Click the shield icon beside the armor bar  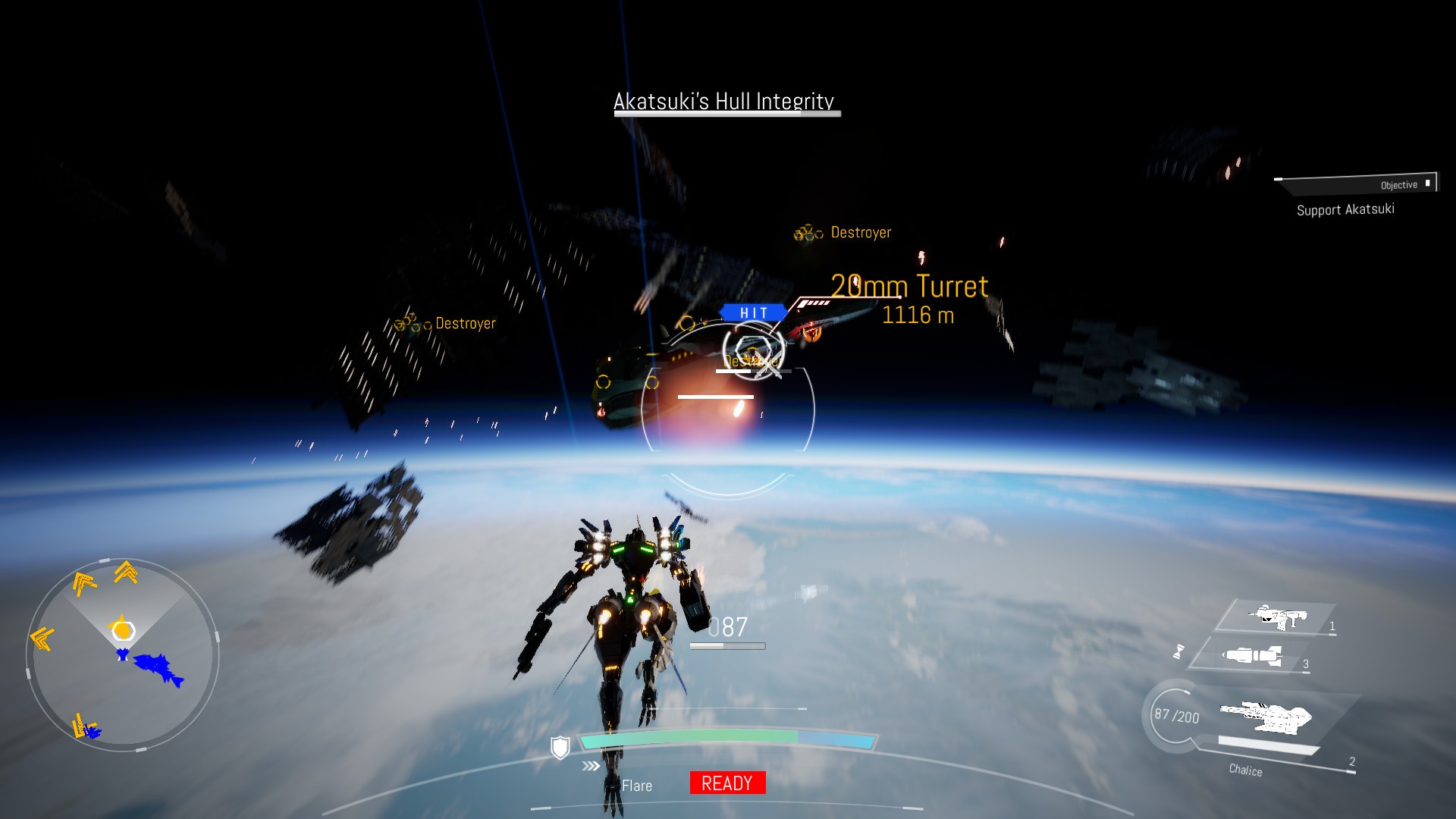(x=560, y=748)
